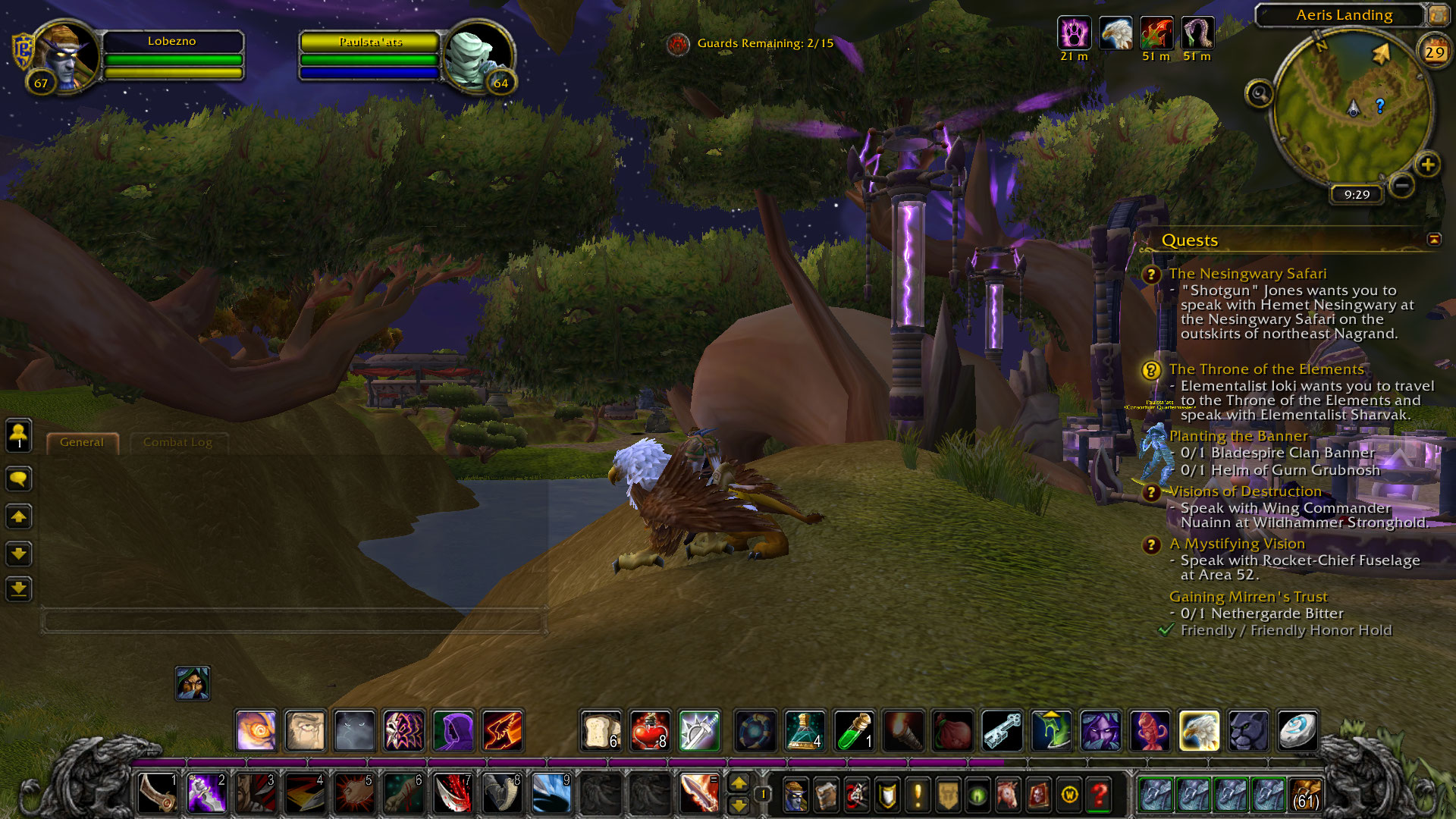Summon the white gryphon mount from hotbar
Viewport: 1456px width, 819px height.
coord(1199,731)
